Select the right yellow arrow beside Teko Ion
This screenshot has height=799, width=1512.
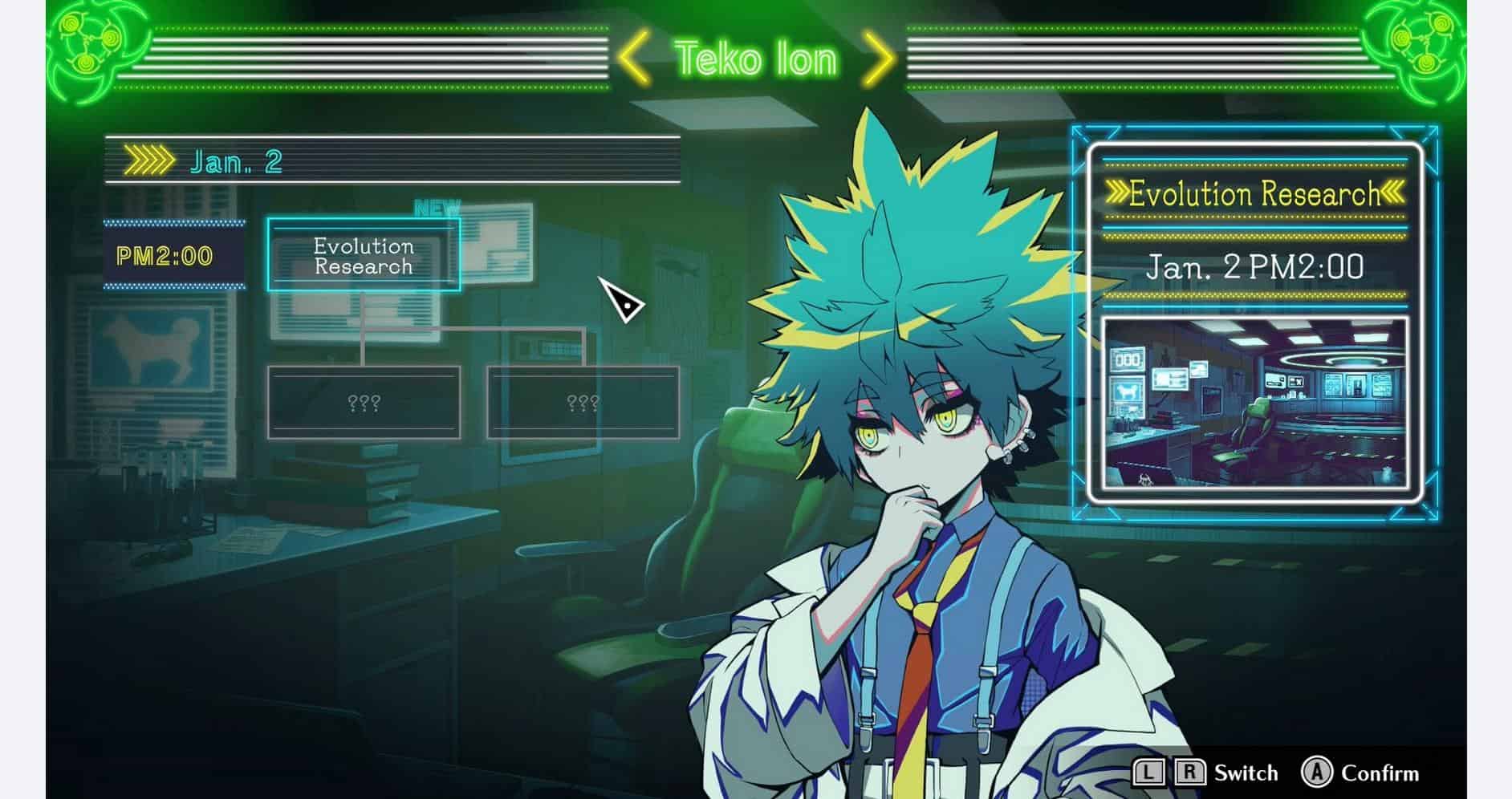coord(877,59)
